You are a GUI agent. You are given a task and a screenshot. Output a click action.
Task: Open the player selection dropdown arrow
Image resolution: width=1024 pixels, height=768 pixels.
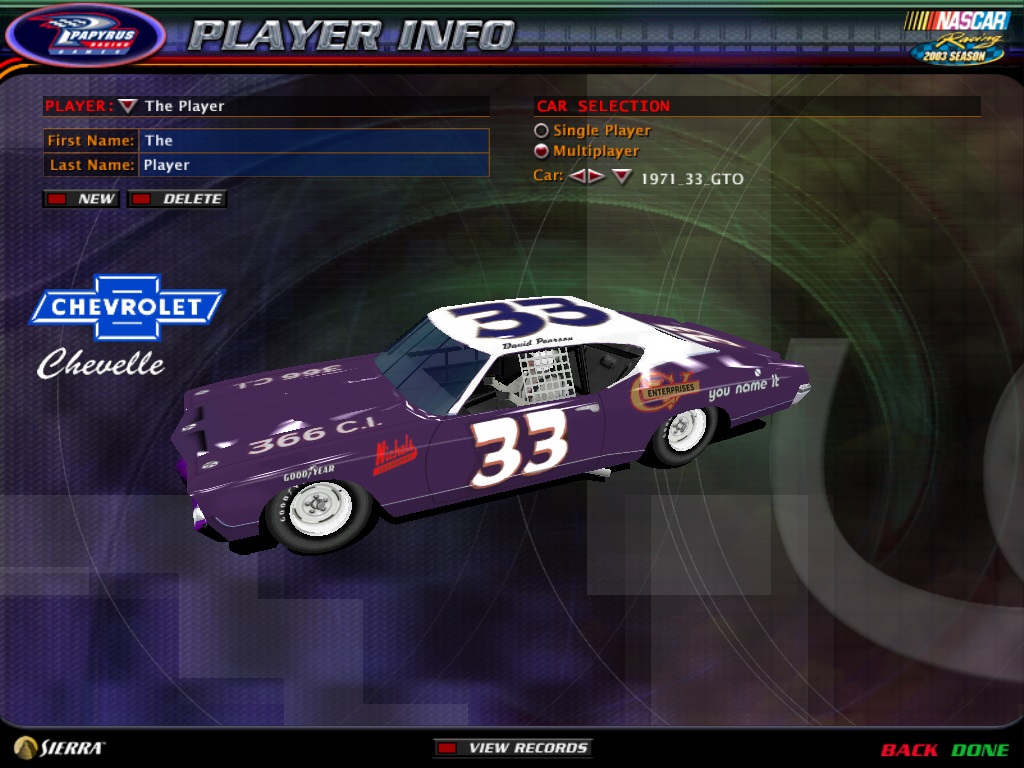tap(127, 106)
